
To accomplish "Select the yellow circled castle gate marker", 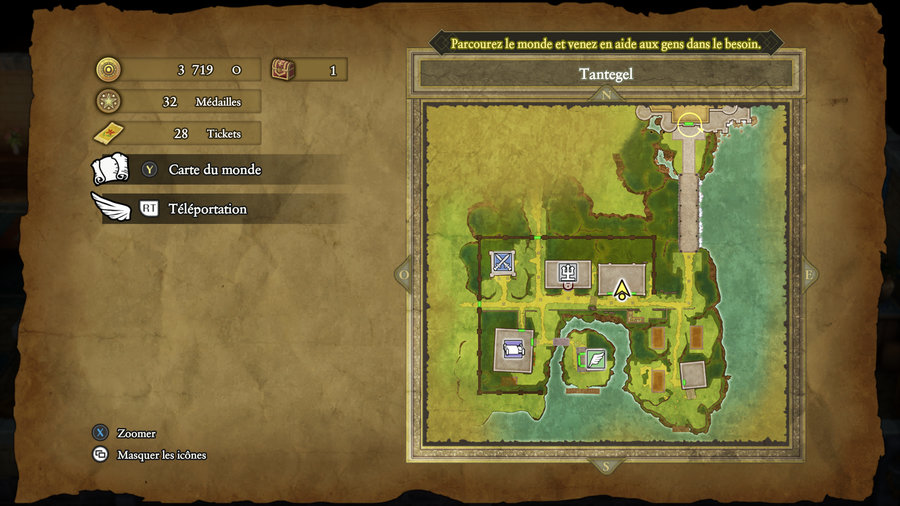I will 689,125.
